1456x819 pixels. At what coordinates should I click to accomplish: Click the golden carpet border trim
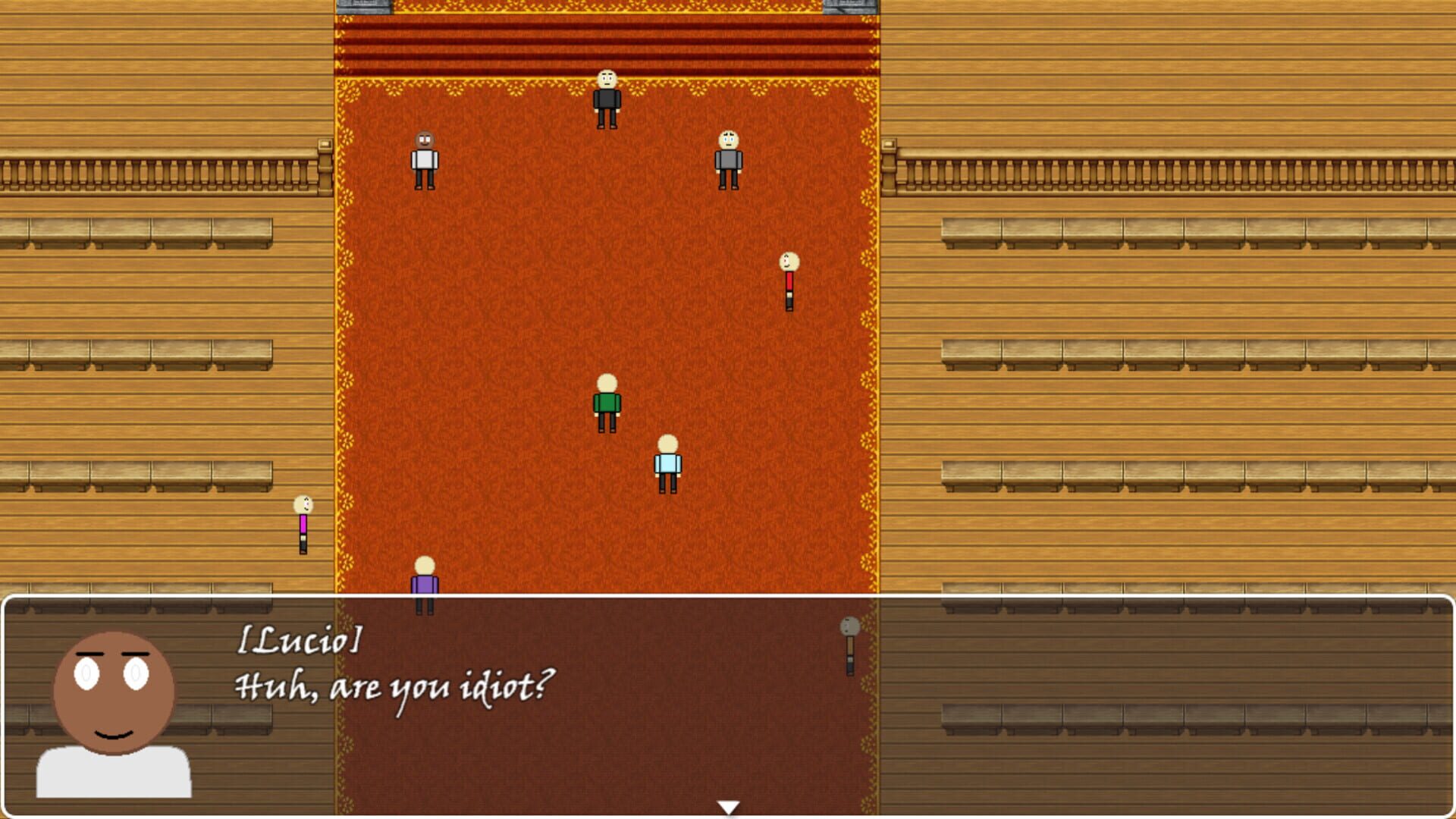pyautogui.click(x=343, y=303)
